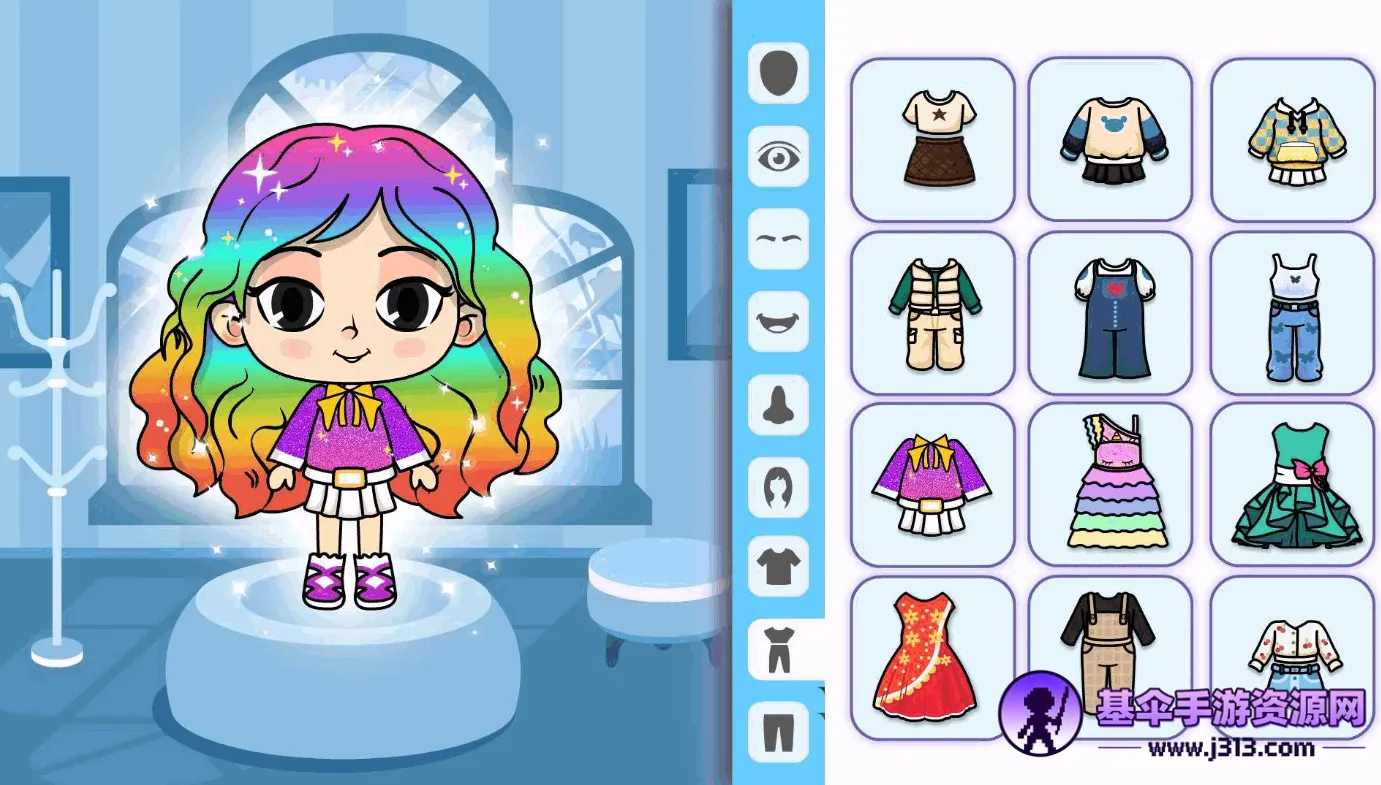Pick the star tee and brown skirt outfit
This screenshot has height=785, width=1381.
pos(932,139)
